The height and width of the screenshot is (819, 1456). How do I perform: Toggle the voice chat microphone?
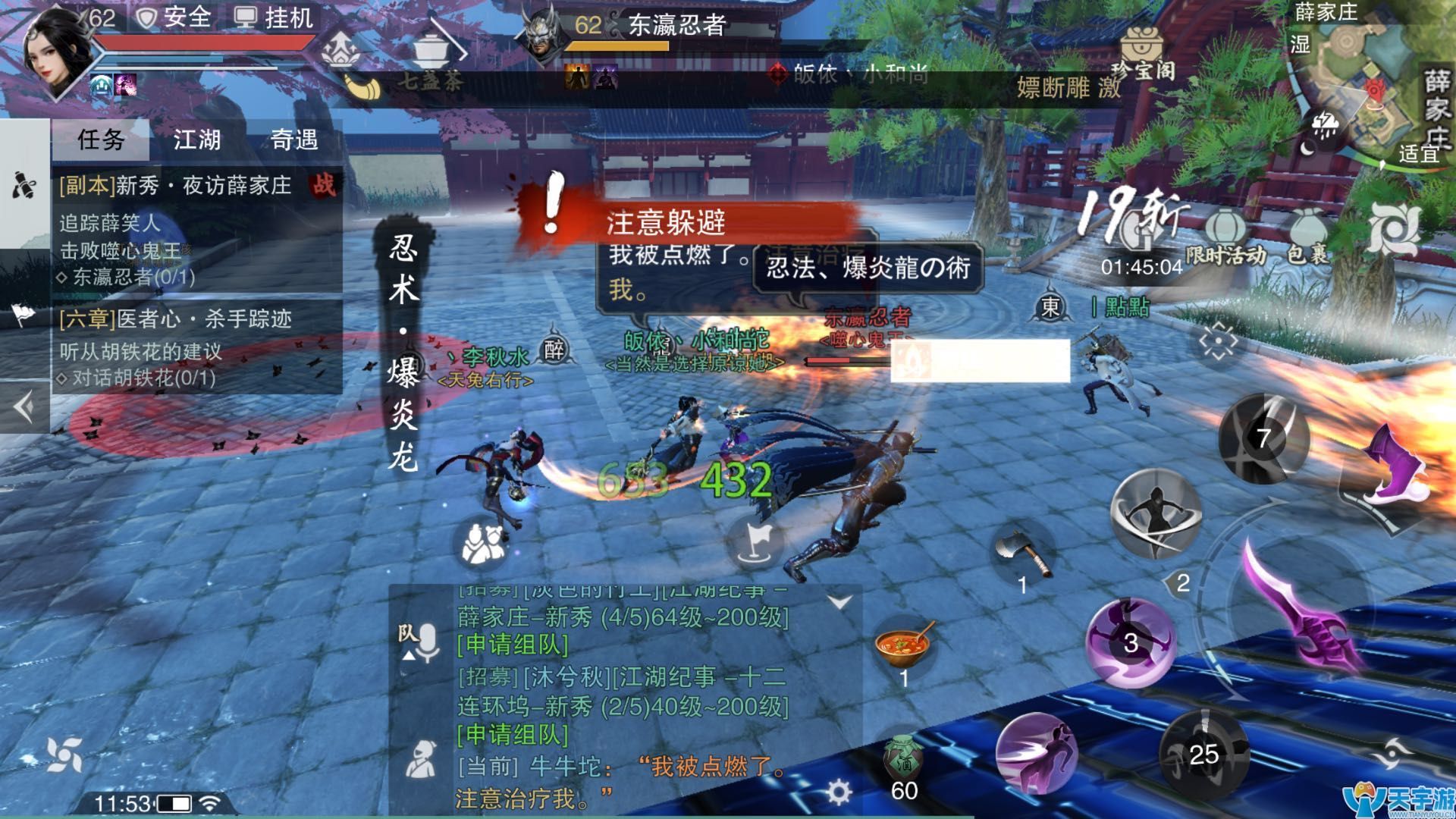click(x=426, y=642)
